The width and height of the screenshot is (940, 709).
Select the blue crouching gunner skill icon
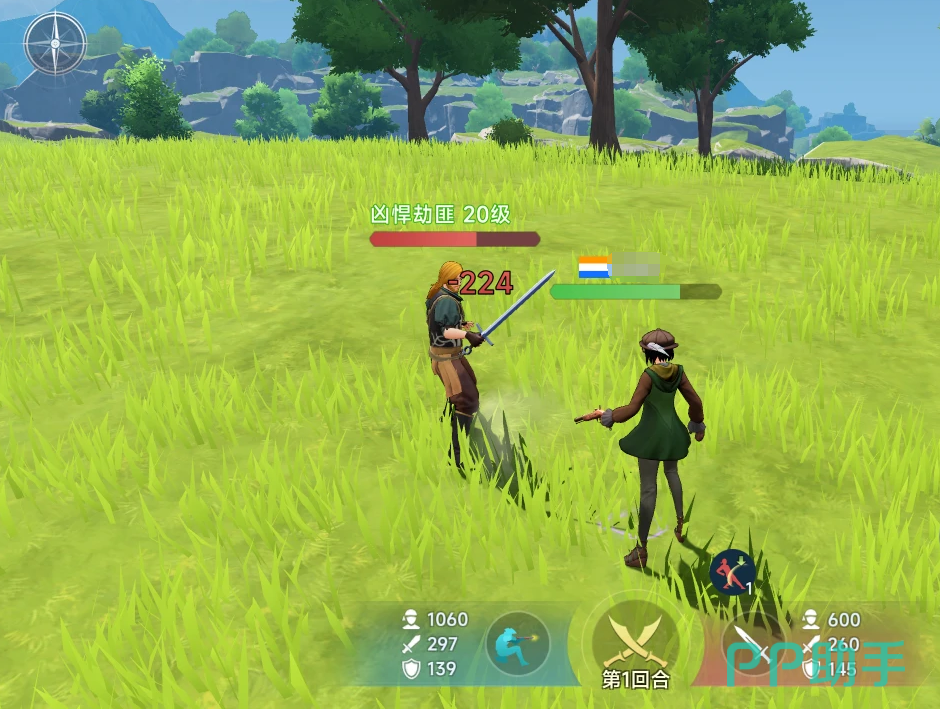(x=517, y=645)
